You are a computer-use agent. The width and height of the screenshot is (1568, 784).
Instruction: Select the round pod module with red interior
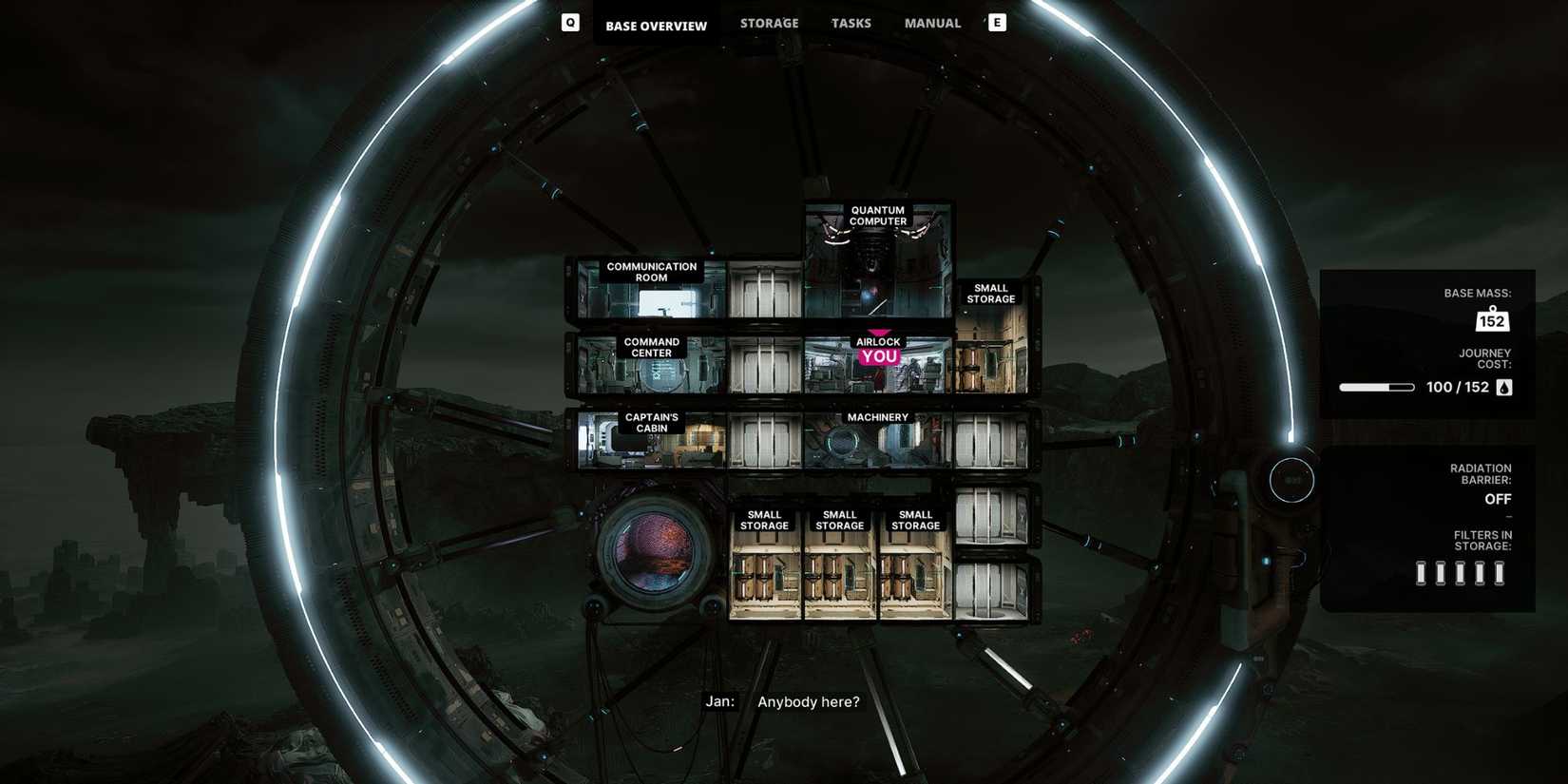[654, 551]
